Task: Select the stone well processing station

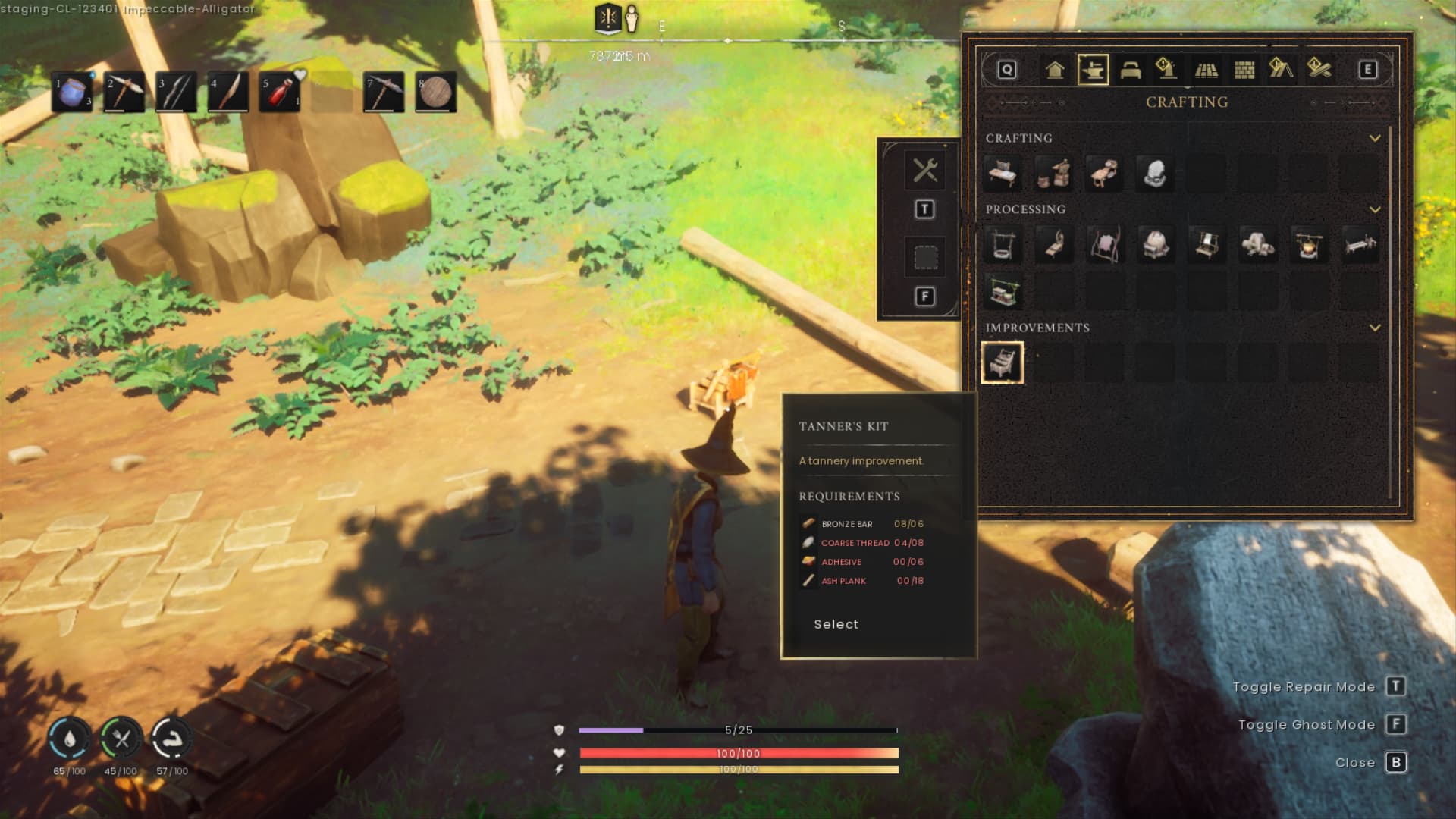Action: coord(1002,245)
